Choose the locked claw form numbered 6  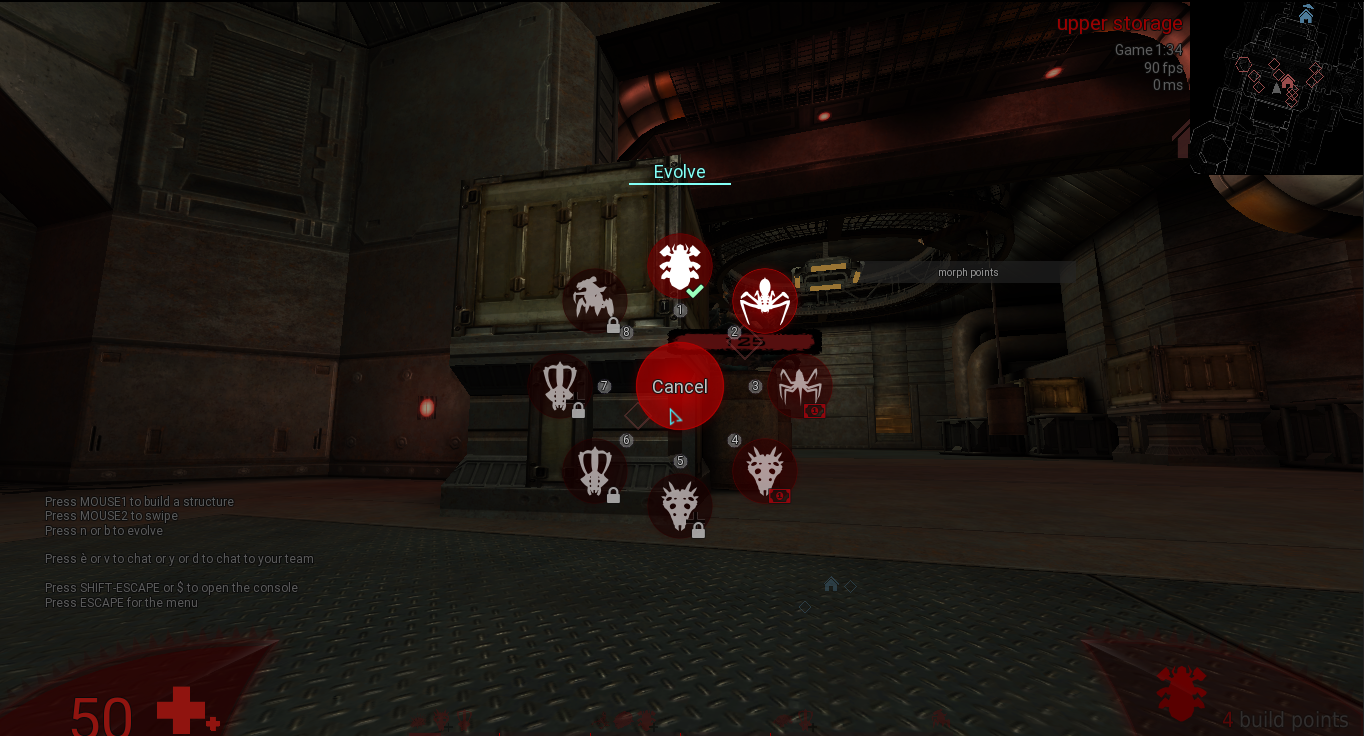click(595, 471)
